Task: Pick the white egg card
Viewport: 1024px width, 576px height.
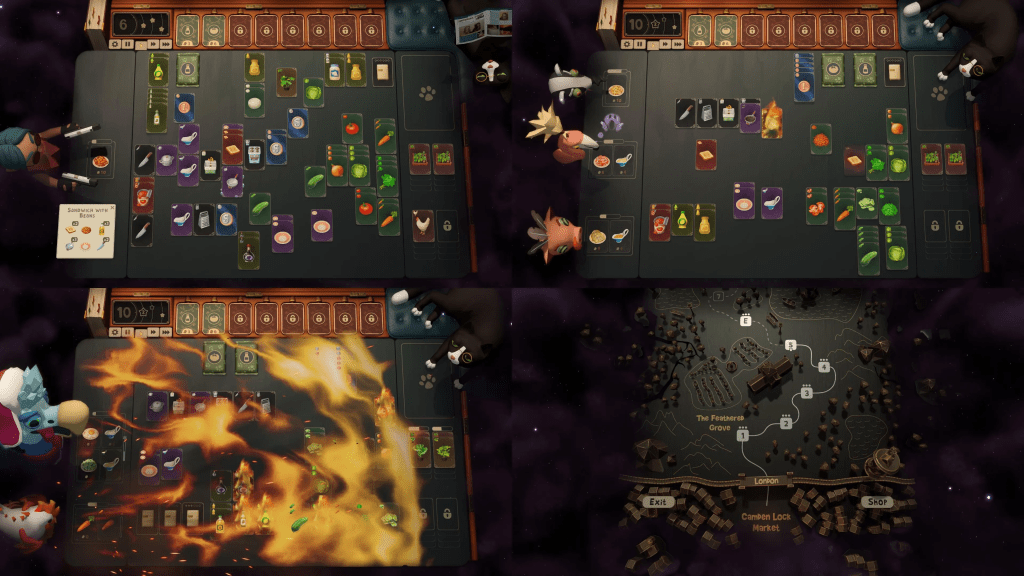Action: point(255,100)
